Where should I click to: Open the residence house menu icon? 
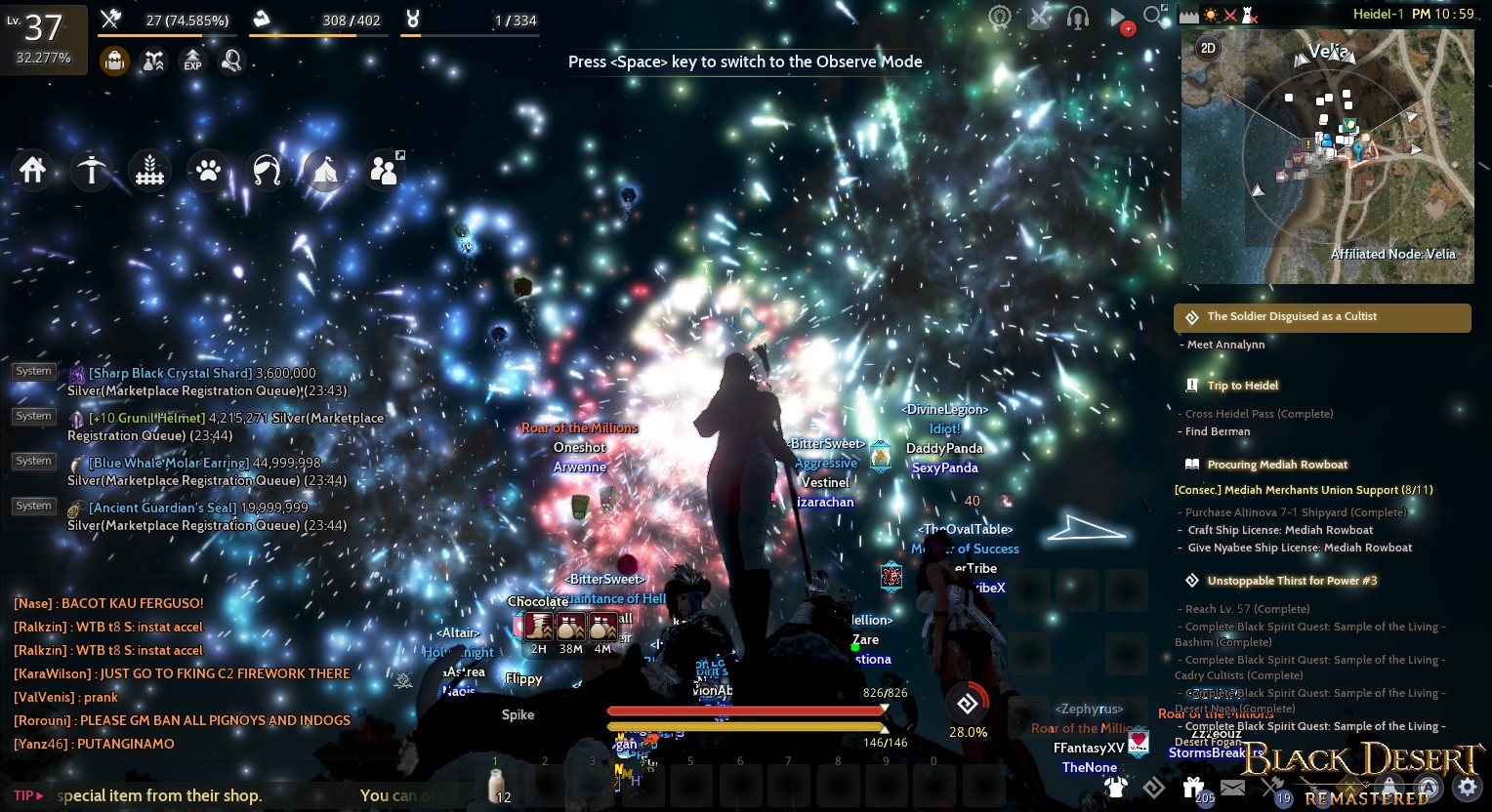tap(33, 170)
